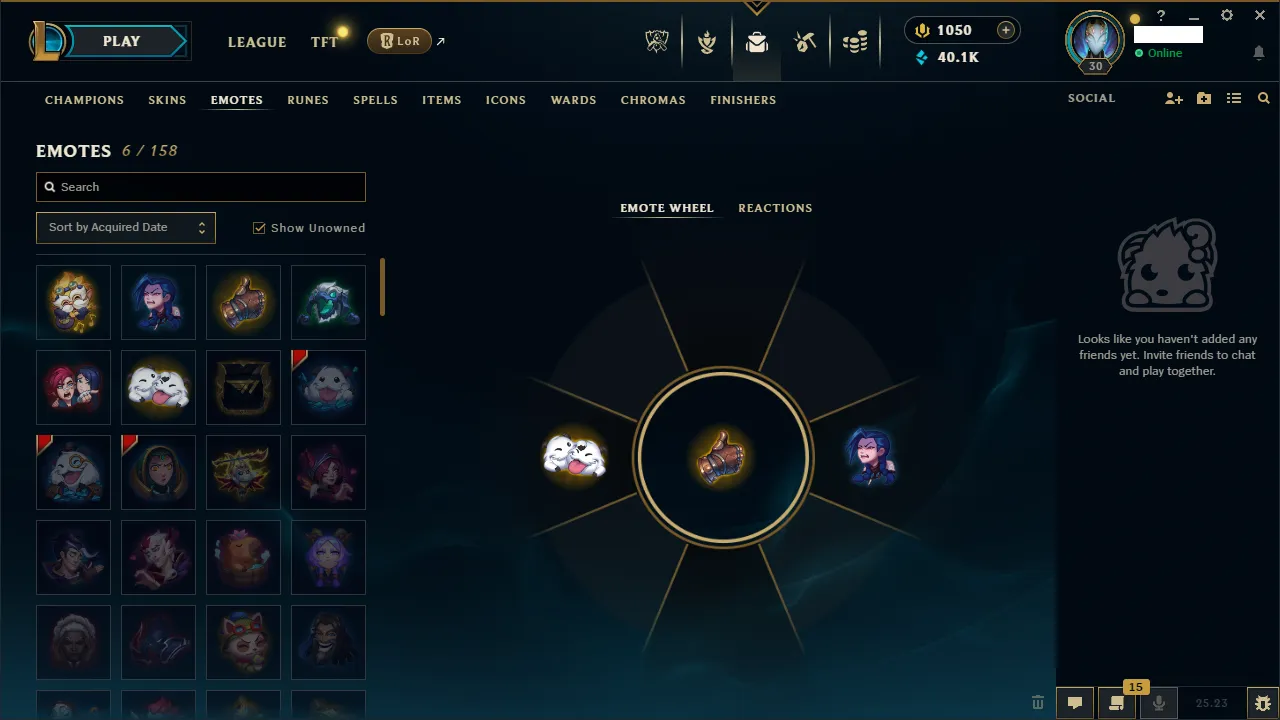Add Riot Points via plus button

pos(1006,30)
